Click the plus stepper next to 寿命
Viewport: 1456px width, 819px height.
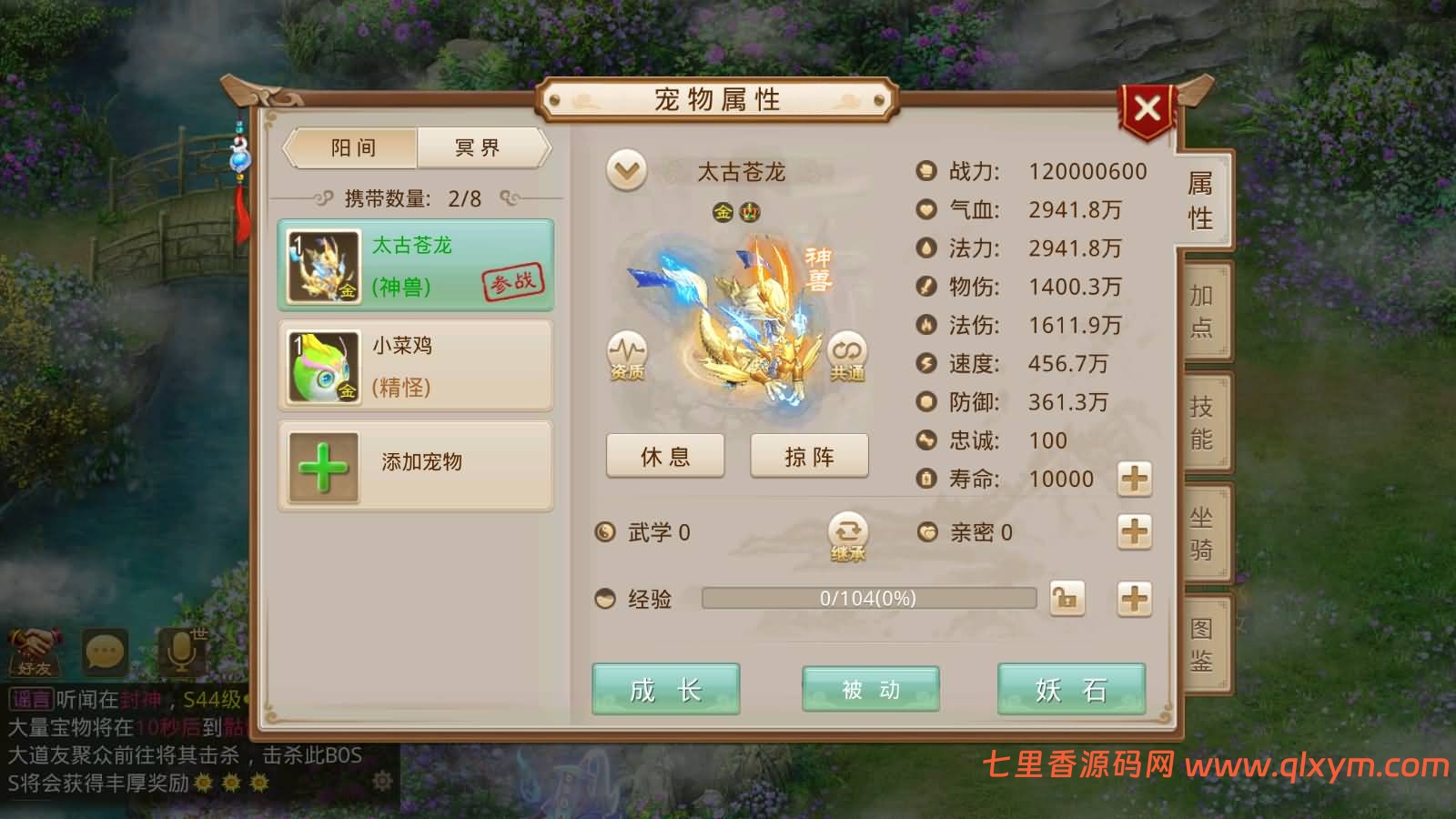1134,480
